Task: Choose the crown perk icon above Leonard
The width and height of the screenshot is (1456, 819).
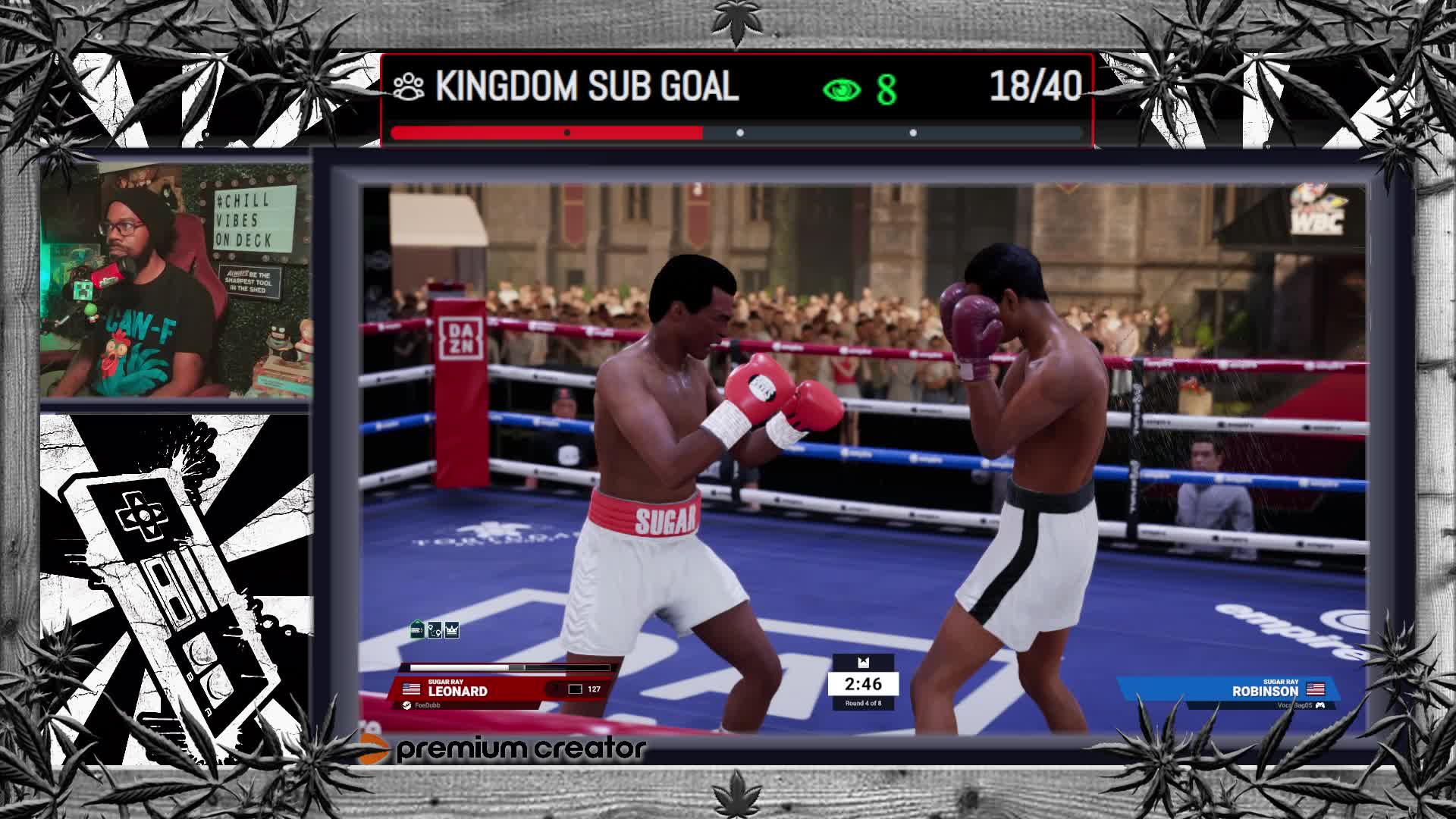Action: pyautogui.click(x=452, y=629)
